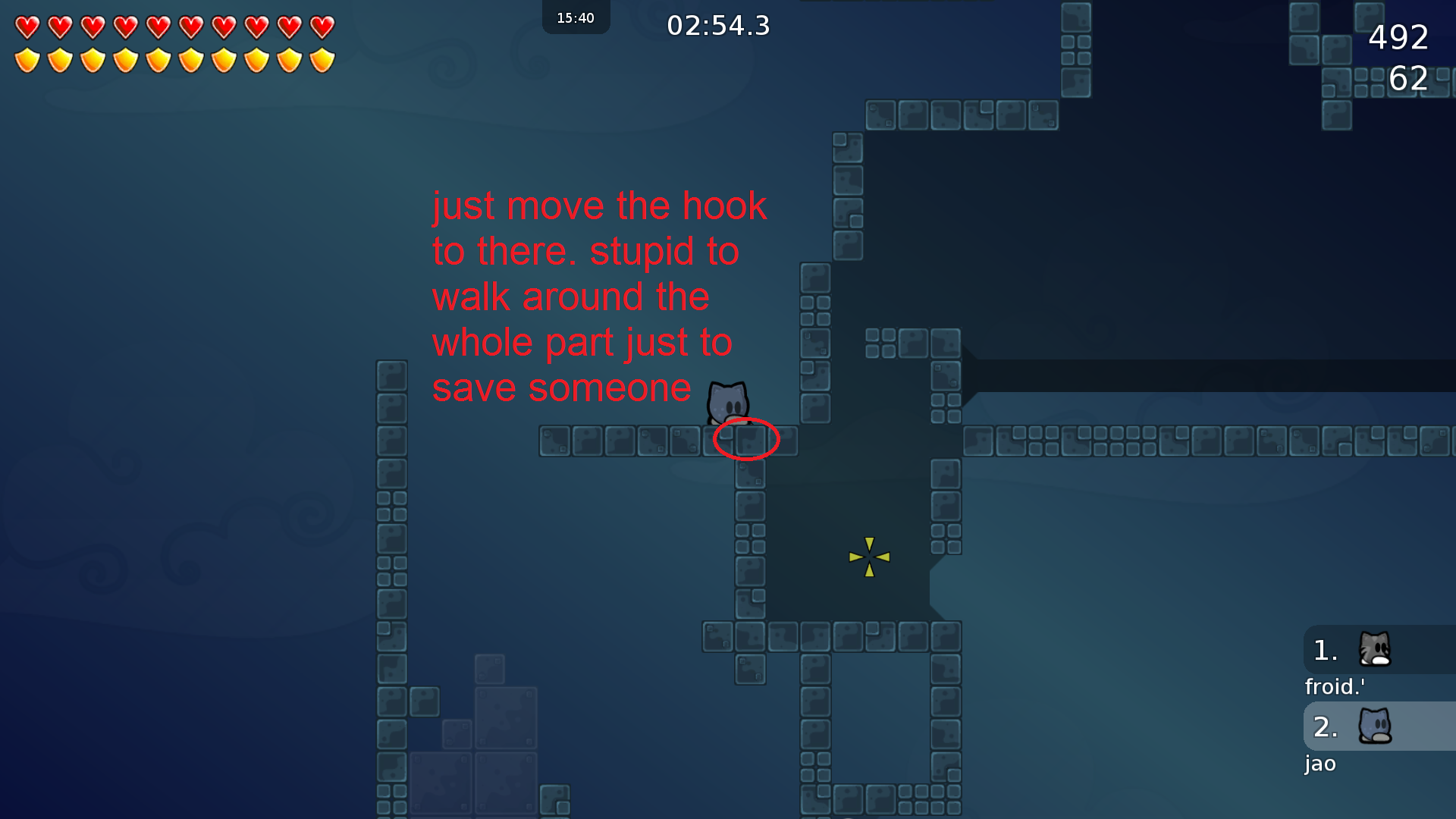Click the first red heart icon
The height and width of the screenshot is (819, 1456).
[27, 27]
